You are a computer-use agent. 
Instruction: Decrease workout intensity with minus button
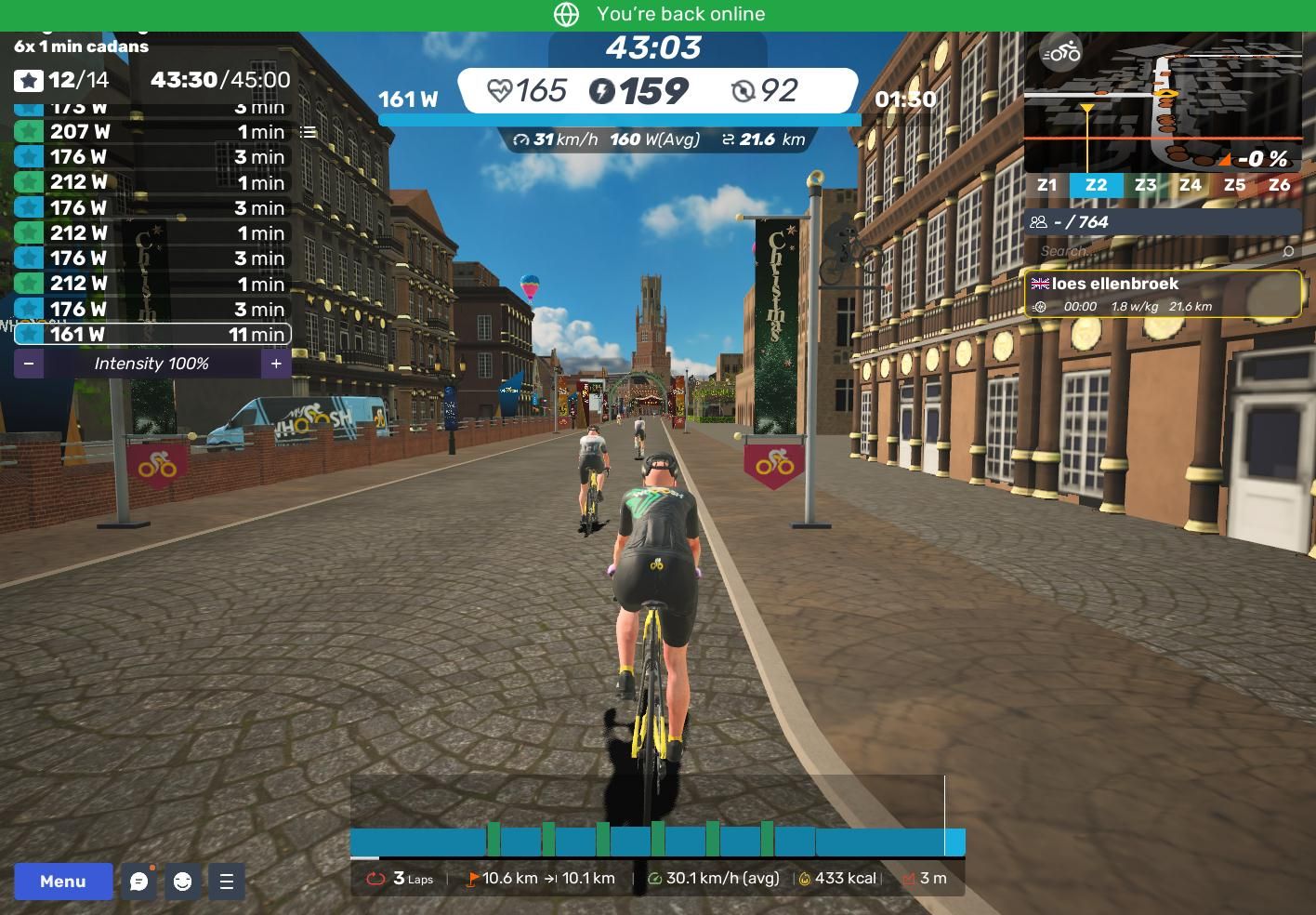pos(29,364)
